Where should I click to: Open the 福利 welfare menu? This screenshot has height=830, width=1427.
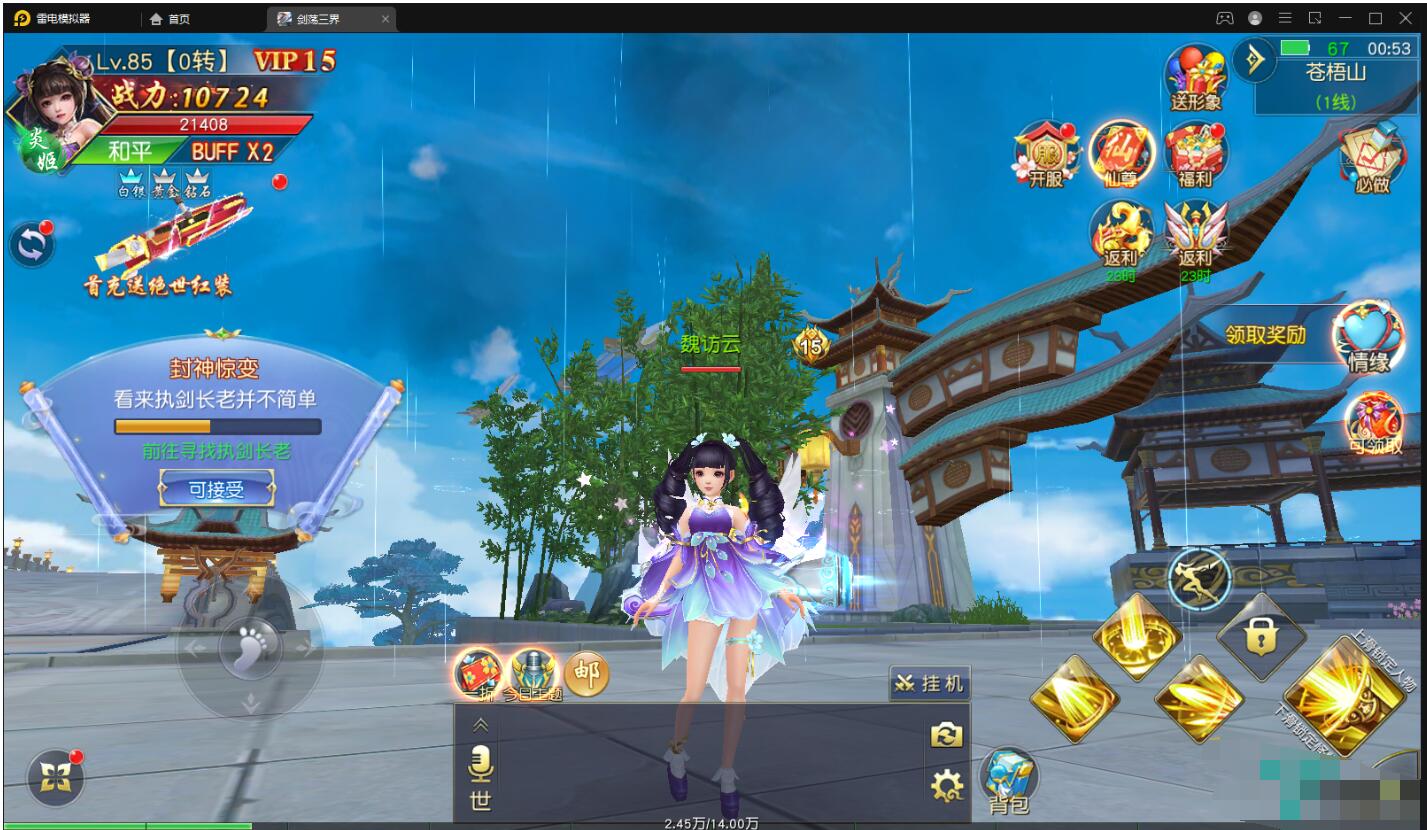1195,156
